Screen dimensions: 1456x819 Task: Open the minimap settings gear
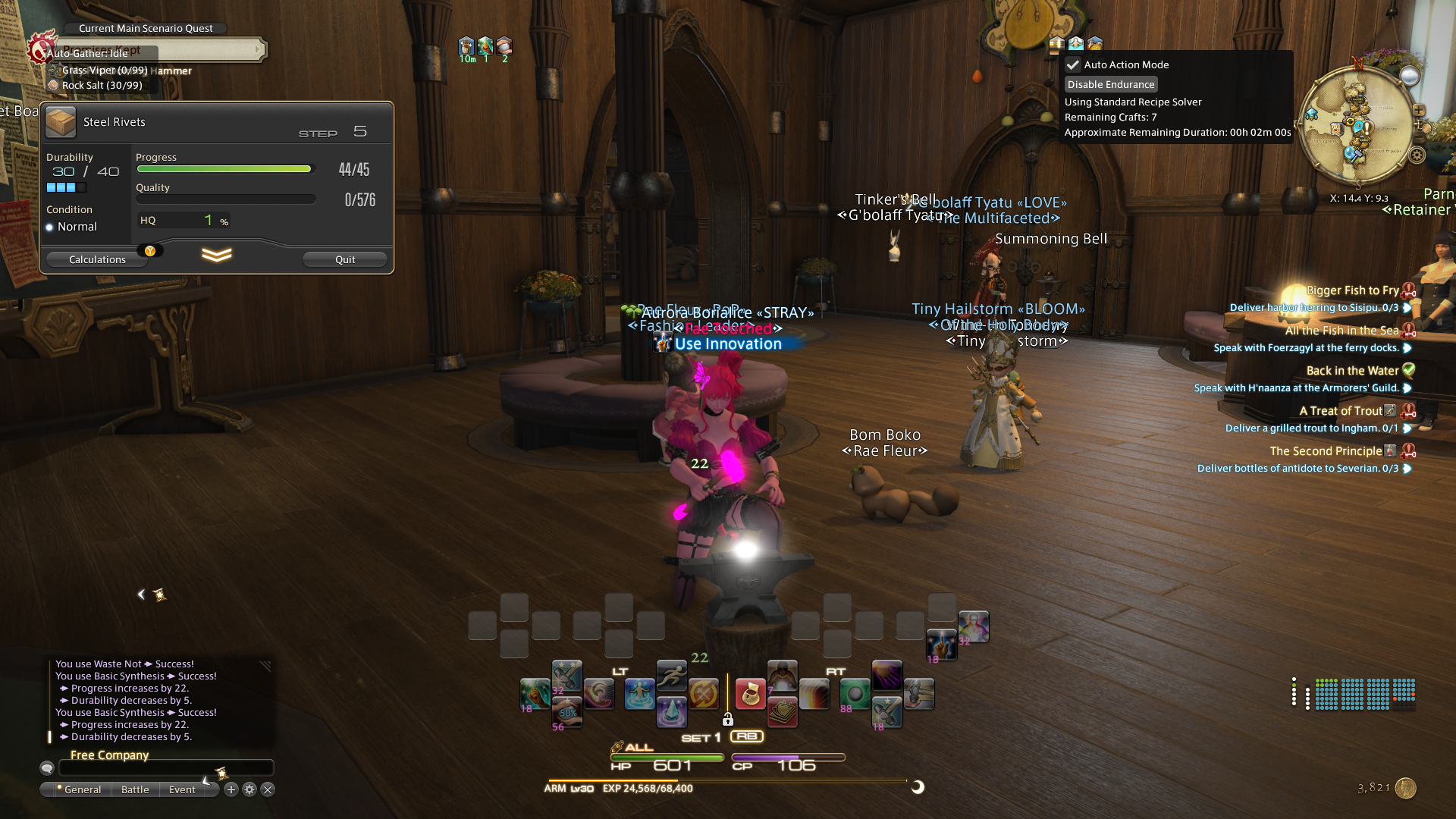point(1417,155)
